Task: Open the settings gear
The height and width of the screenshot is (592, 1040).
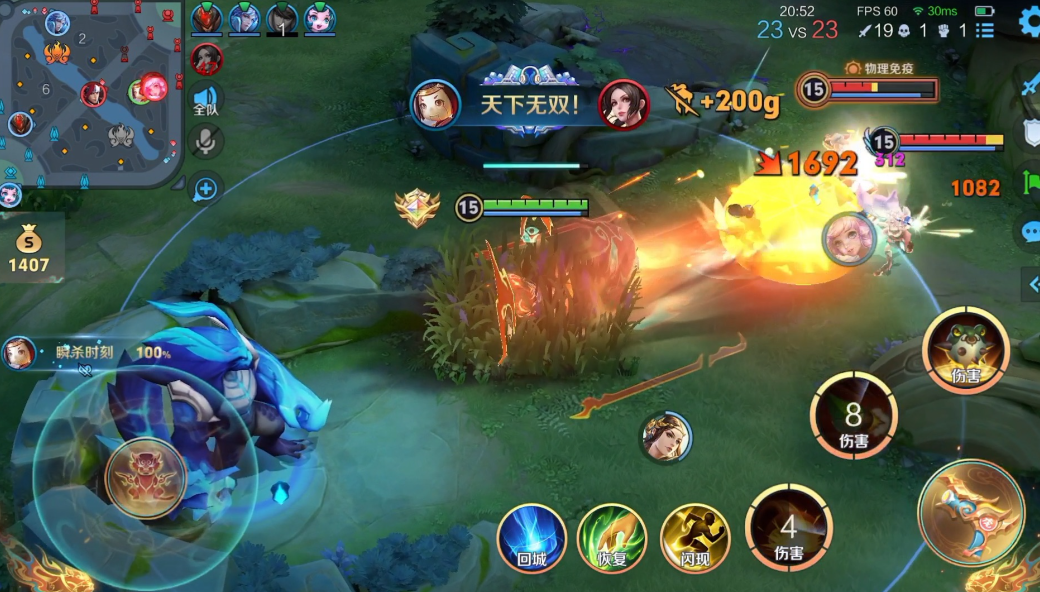Action: tap(1029, 24)
